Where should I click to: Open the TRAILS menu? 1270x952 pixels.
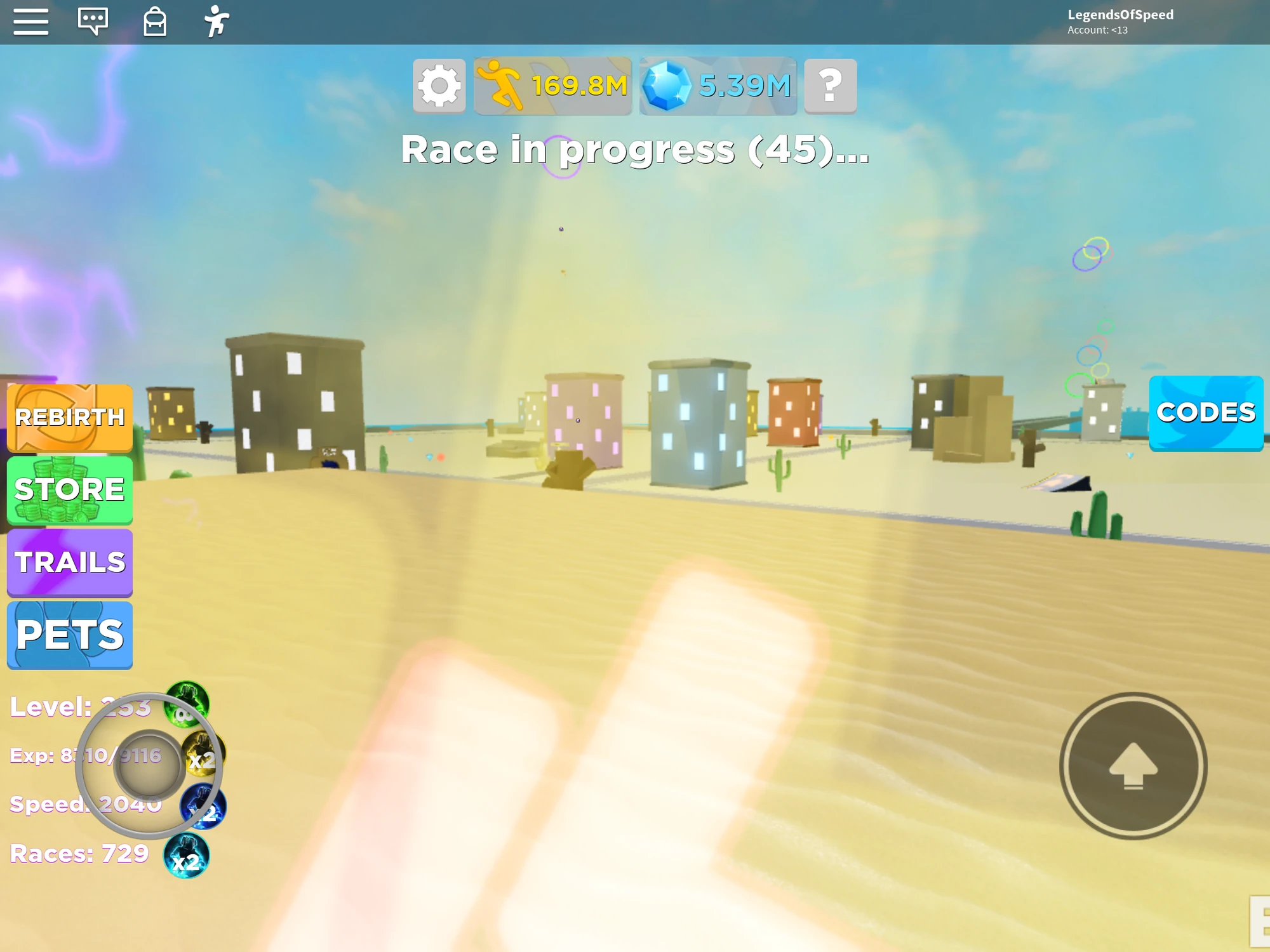pos(70,562)
